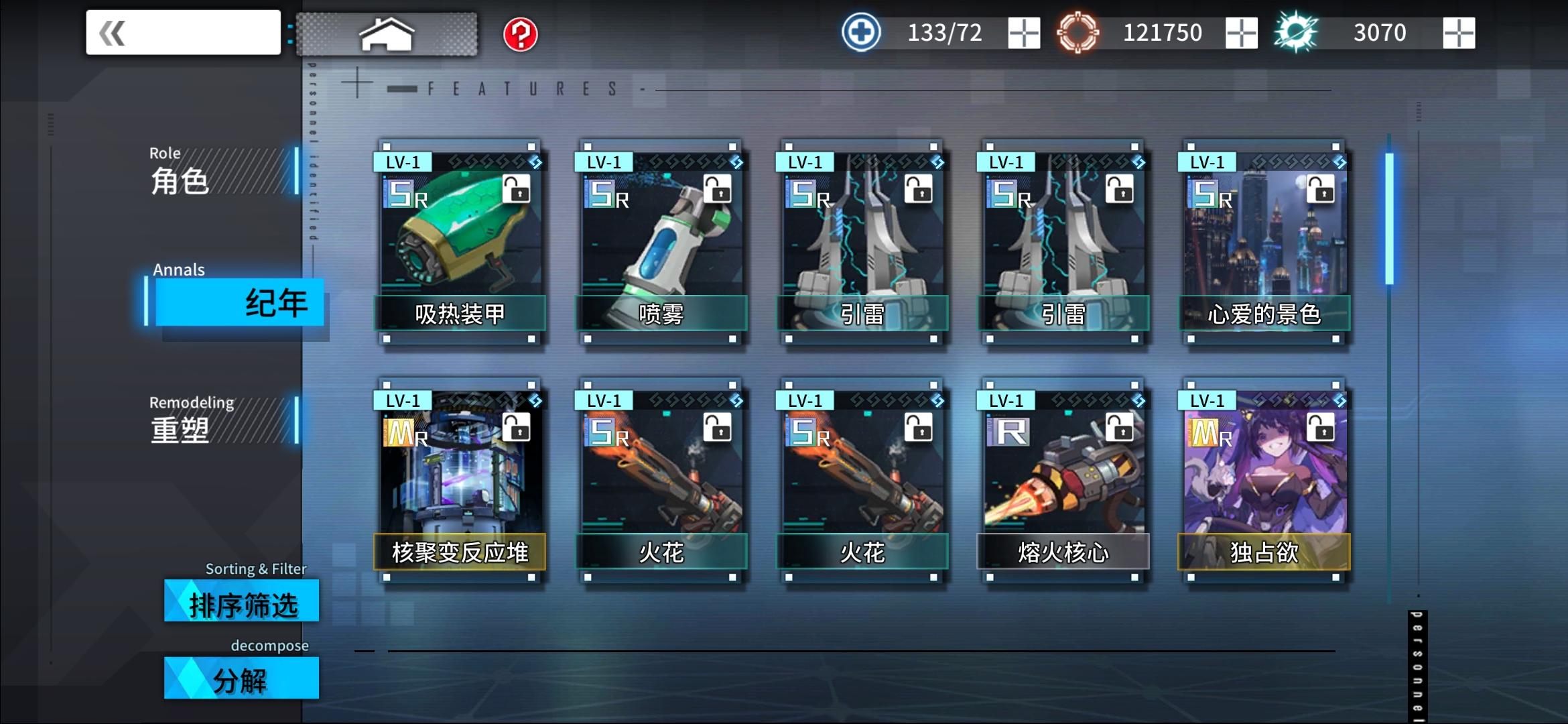The height and width of the screenshot is (724, 1568).
Task: Open the 排序筛选 sorting and filter panel
Action: coord(240,602)
